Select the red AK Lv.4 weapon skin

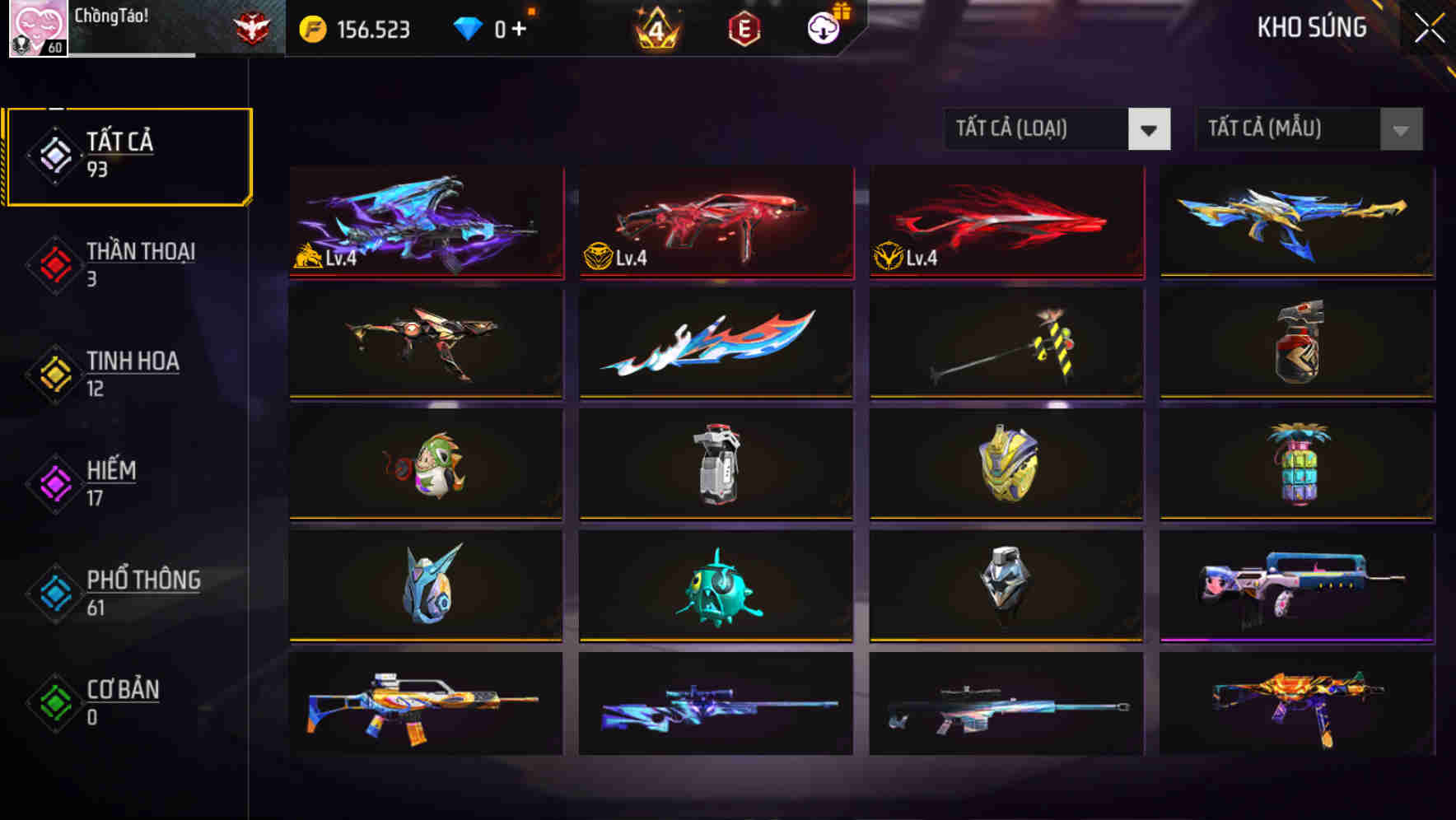click(x=715, y=222)
